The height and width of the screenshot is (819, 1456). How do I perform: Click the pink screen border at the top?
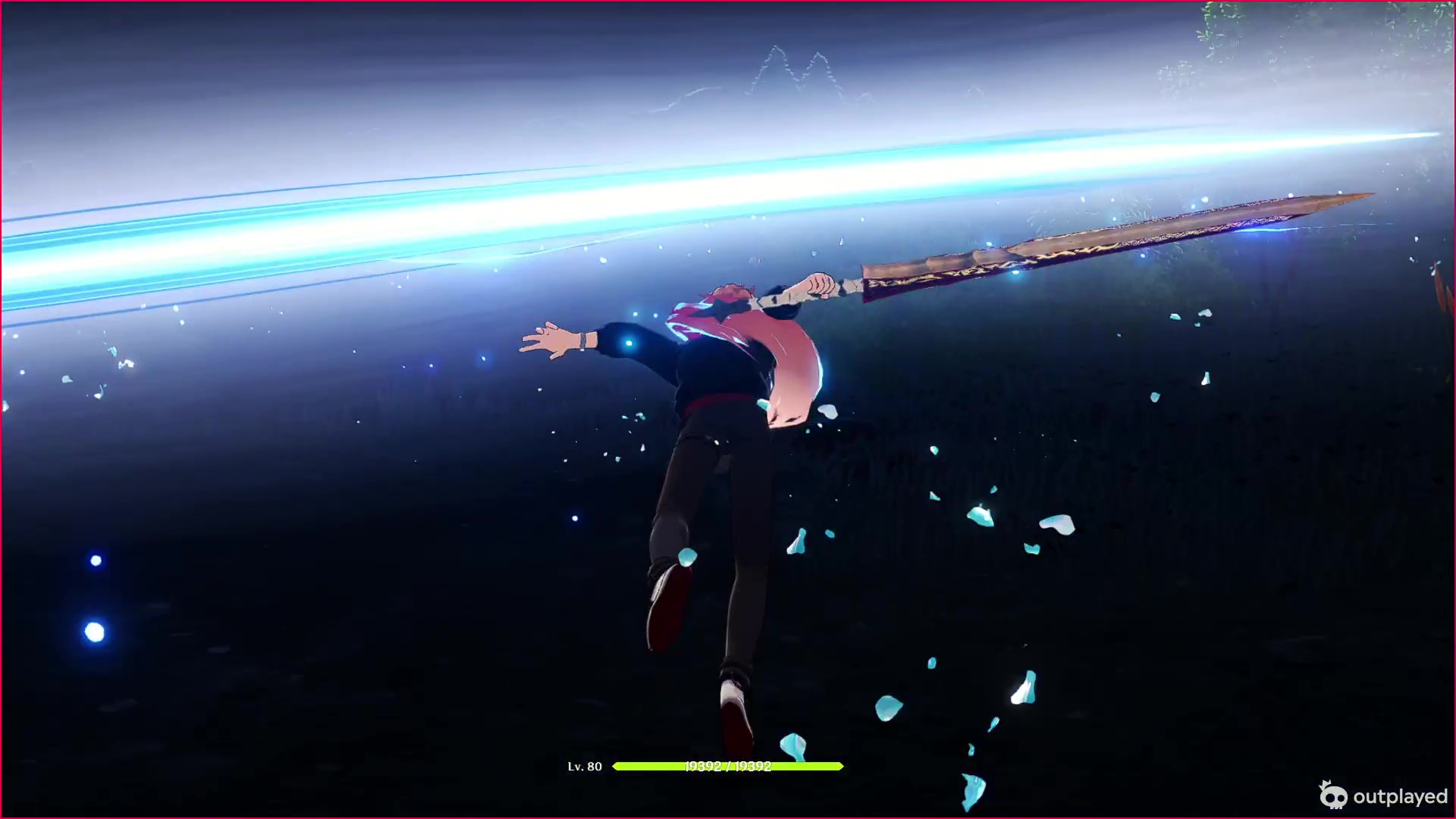click(728, 2)
